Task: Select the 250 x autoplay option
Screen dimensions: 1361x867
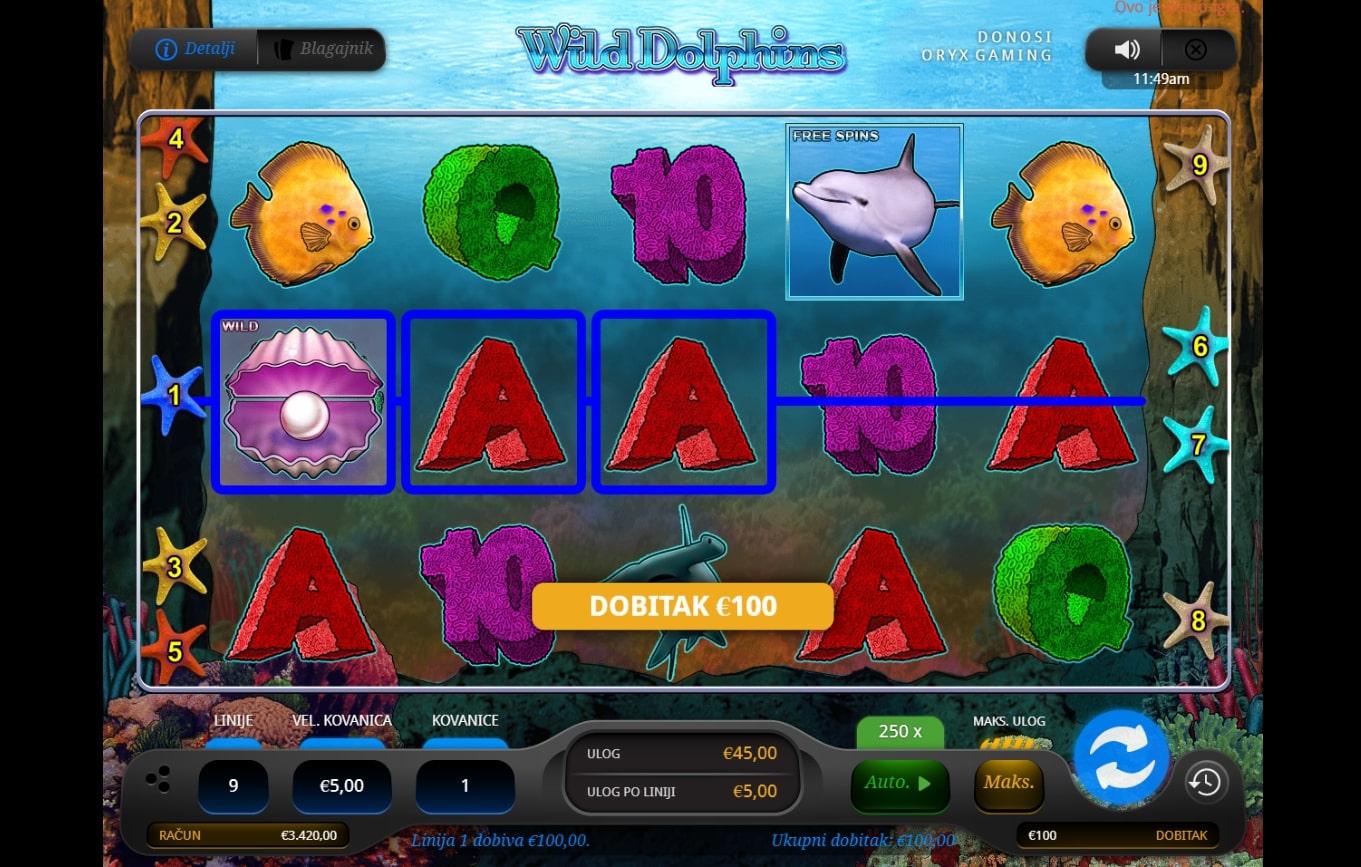Action: coord(900,731)
